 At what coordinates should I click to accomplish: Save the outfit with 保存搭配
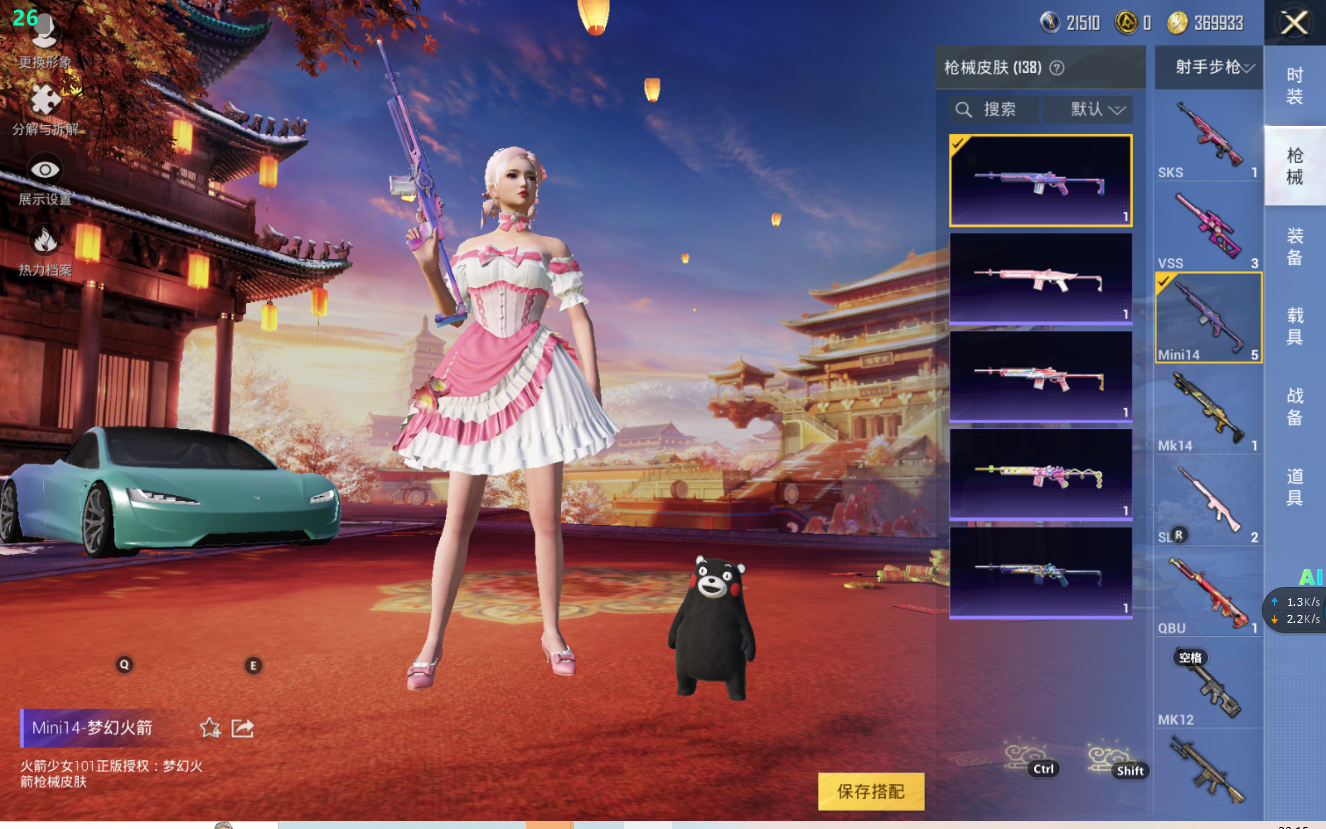871,791
